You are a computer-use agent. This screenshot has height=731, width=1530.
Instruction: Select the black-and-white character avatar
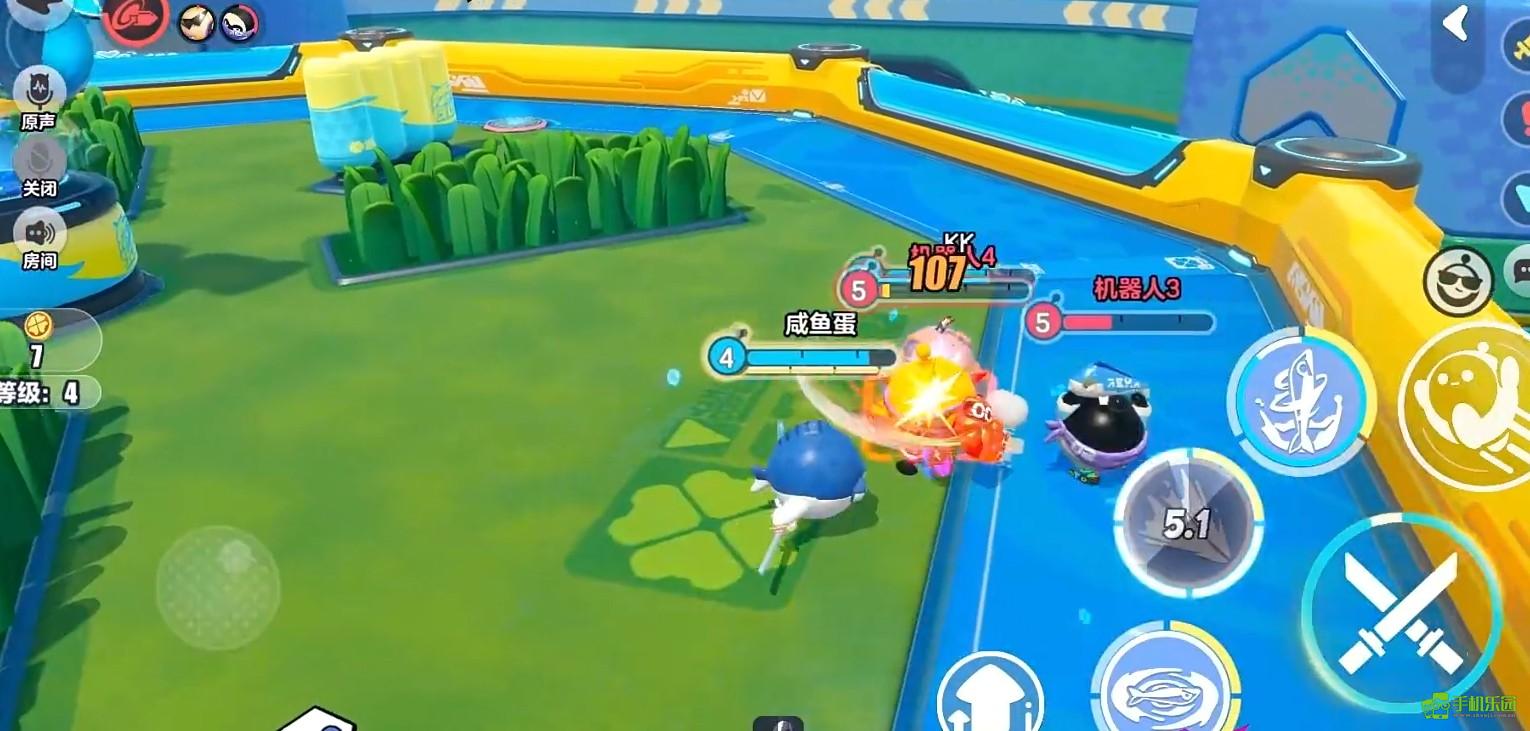pos(239,22)
